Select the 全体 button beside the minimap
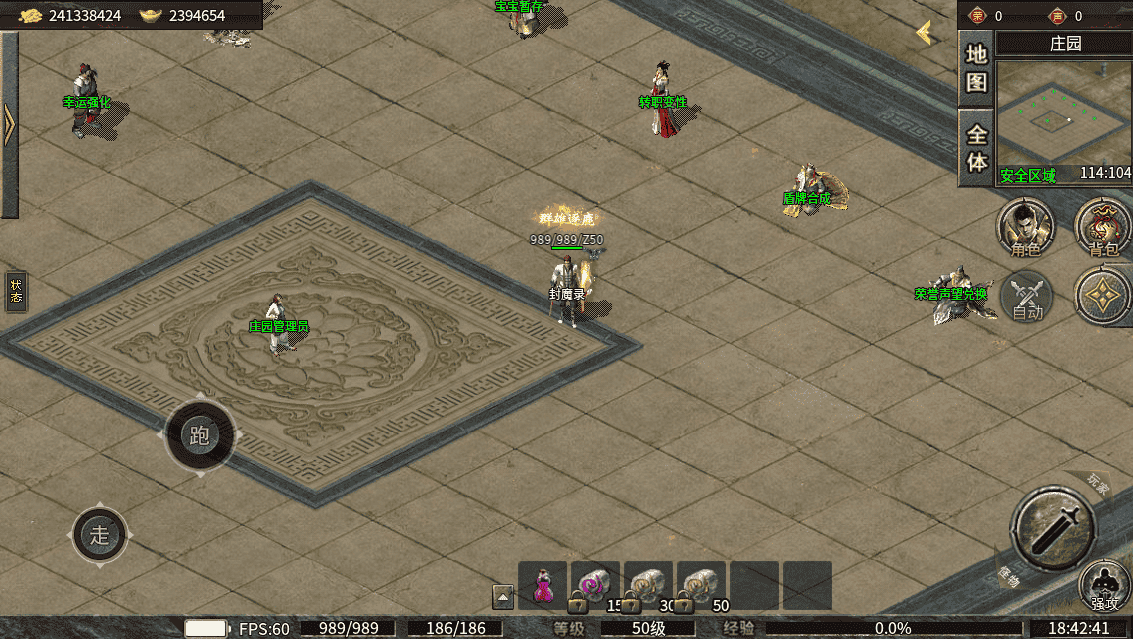Screen dimensions: 1133x639 tap(977, 148)
